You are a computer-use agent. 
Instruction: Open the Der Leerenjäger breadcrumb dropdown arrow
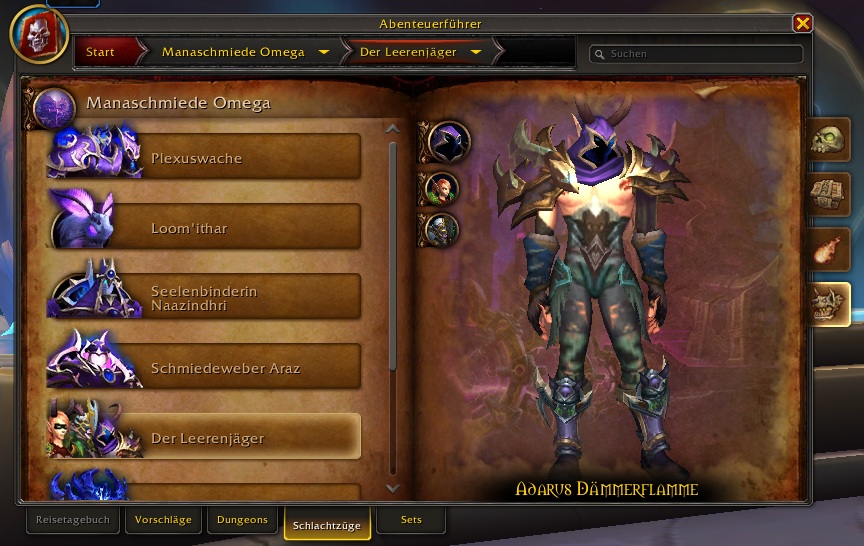[x=475, y=52]
